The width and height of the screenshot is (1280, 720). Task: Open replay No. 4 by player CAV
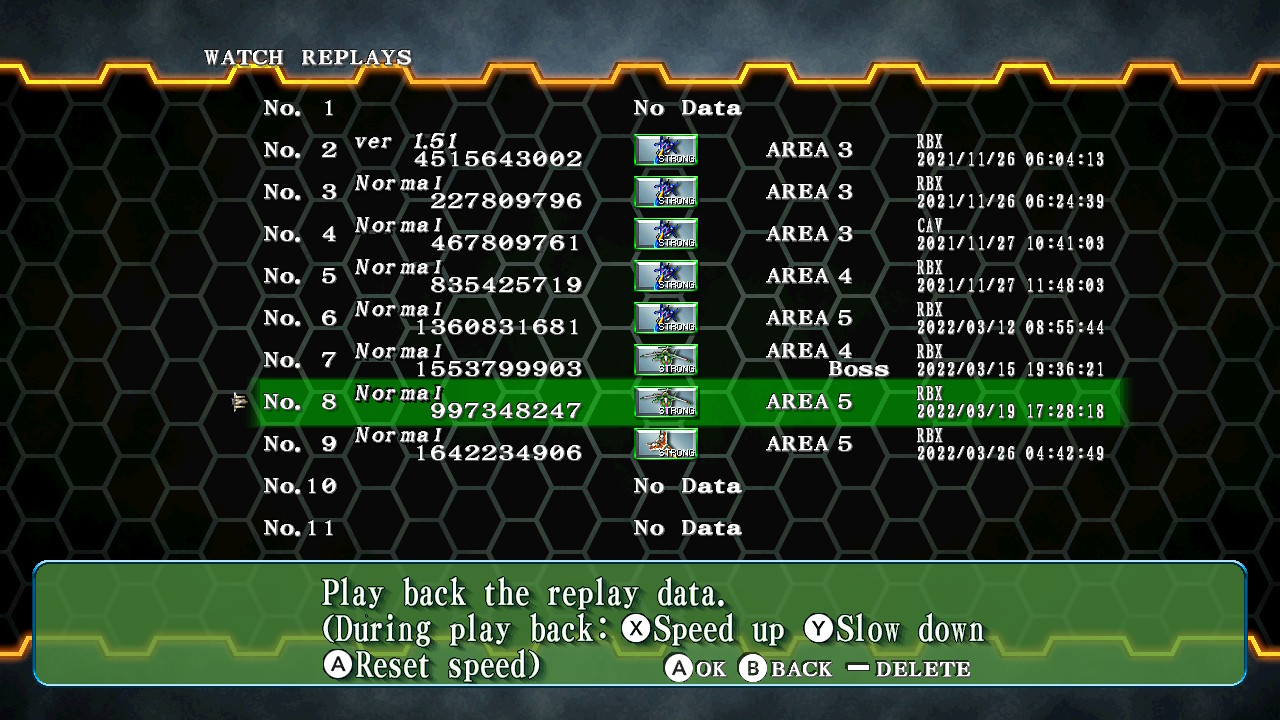point(690,234)
